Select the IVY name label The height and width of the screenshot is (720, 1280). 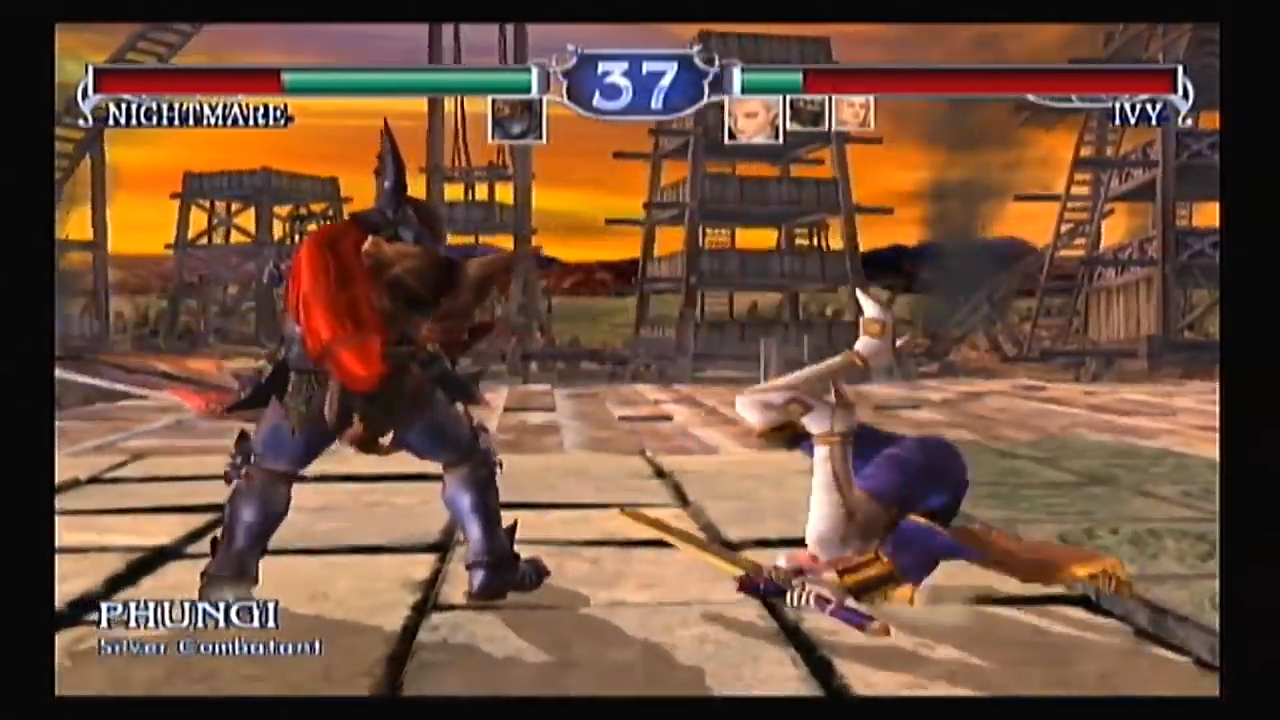[x=1136, y=113]
